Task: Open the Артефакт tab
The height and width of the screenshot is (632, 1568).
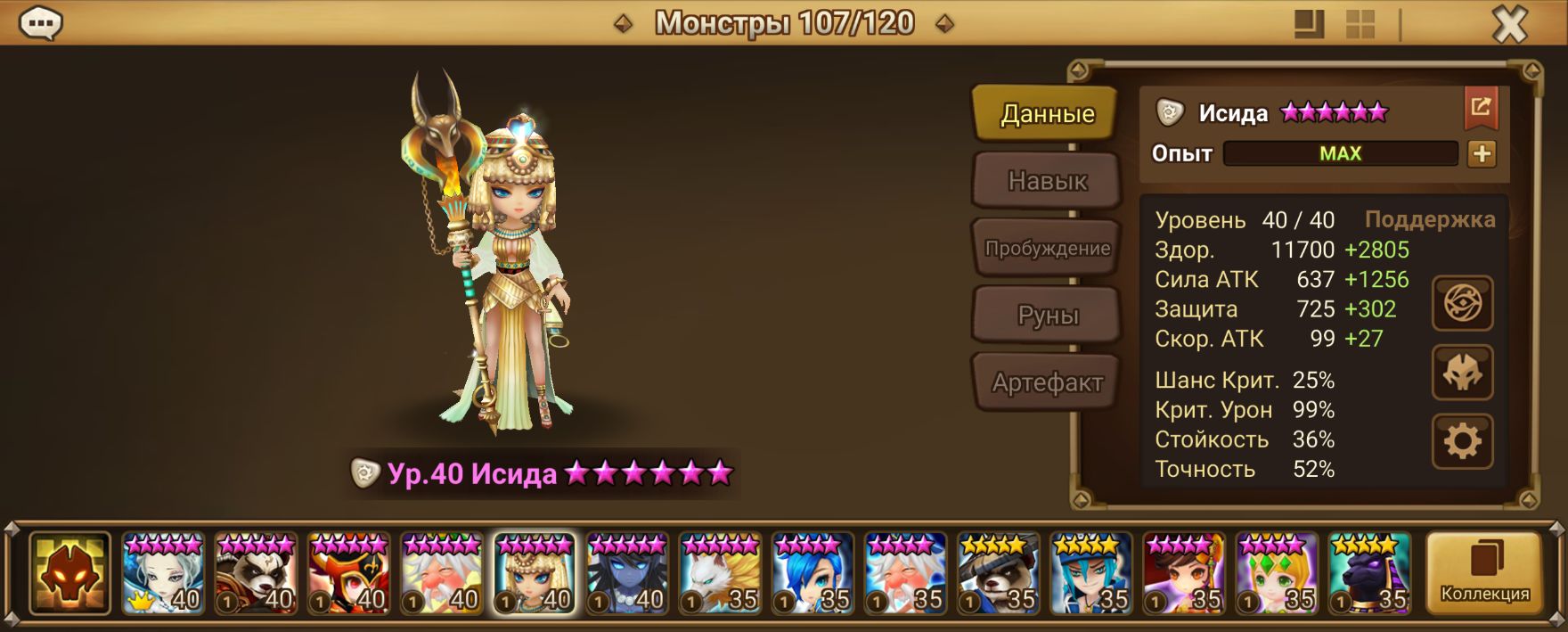Action: pos(1046,382)
